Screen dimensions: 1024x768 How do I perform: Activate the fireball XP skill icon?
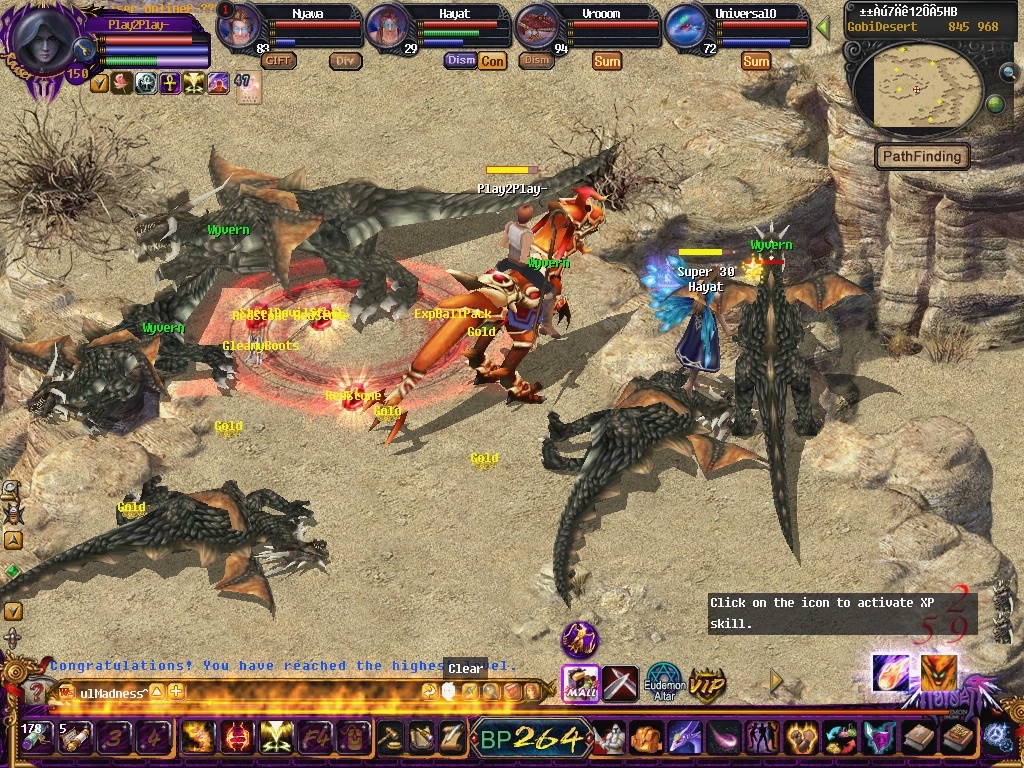click(x=890, y=672)
